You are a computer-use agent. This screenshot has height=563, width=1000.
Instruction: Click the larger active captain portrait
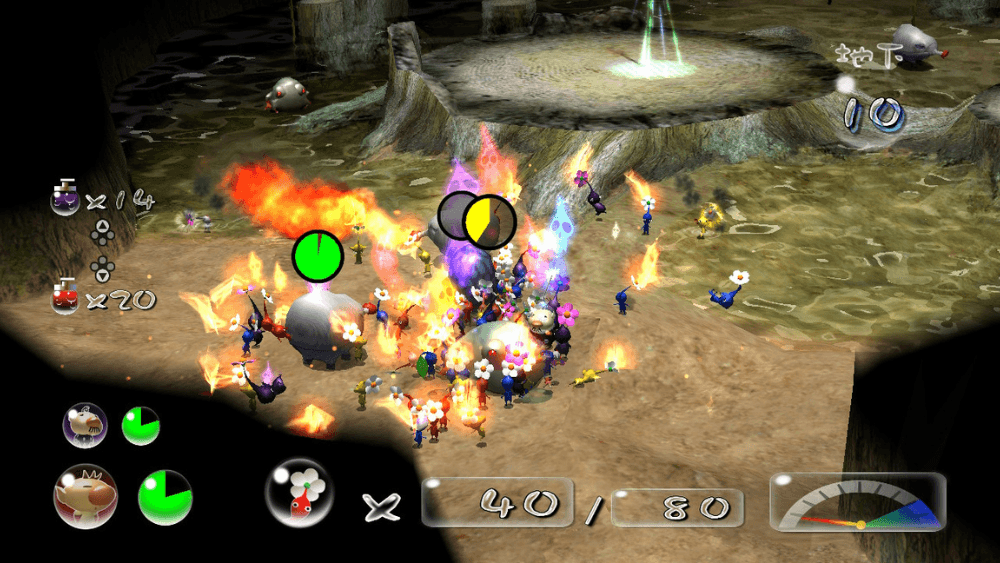(85, 496)
